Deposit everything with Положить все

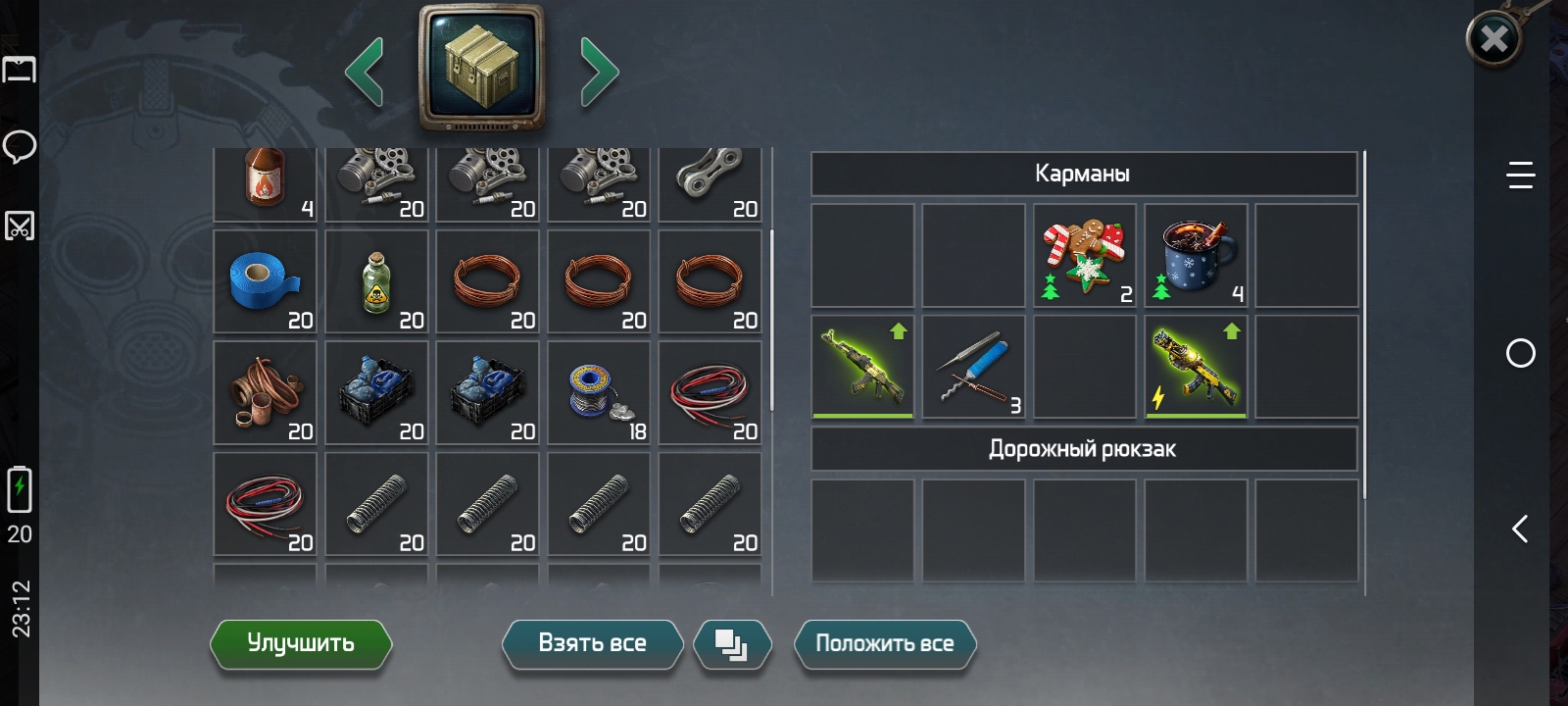tap(884, 643)
